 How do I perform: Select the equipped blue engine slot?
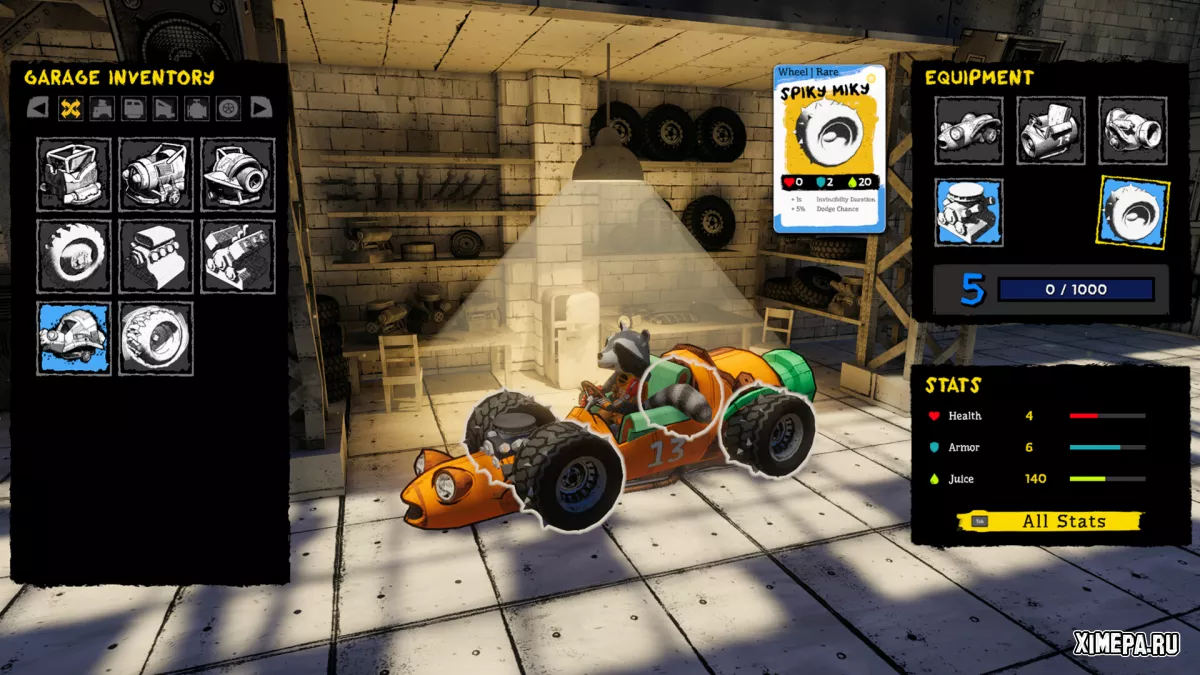(x=969, y=212)
